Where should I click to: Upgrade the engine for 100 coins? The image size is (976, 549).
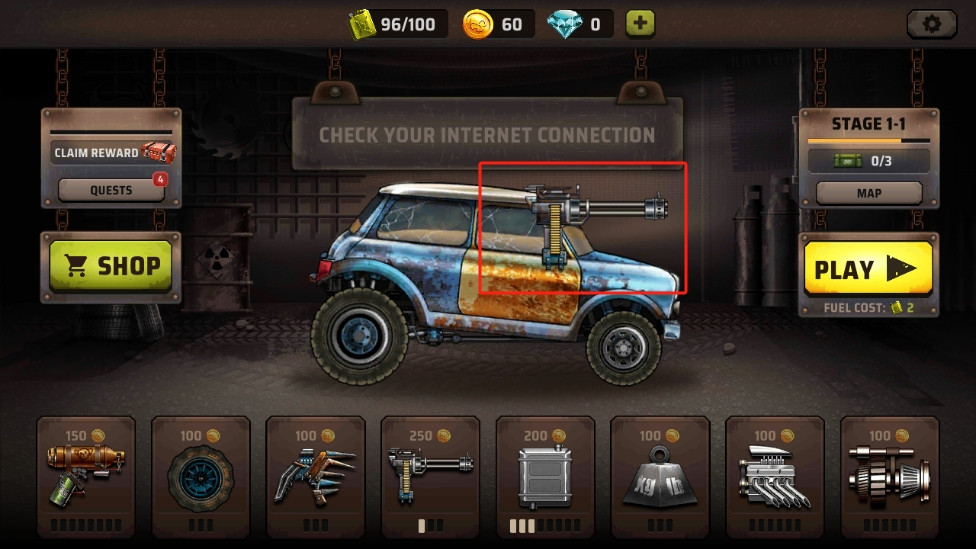coord(775,476)
